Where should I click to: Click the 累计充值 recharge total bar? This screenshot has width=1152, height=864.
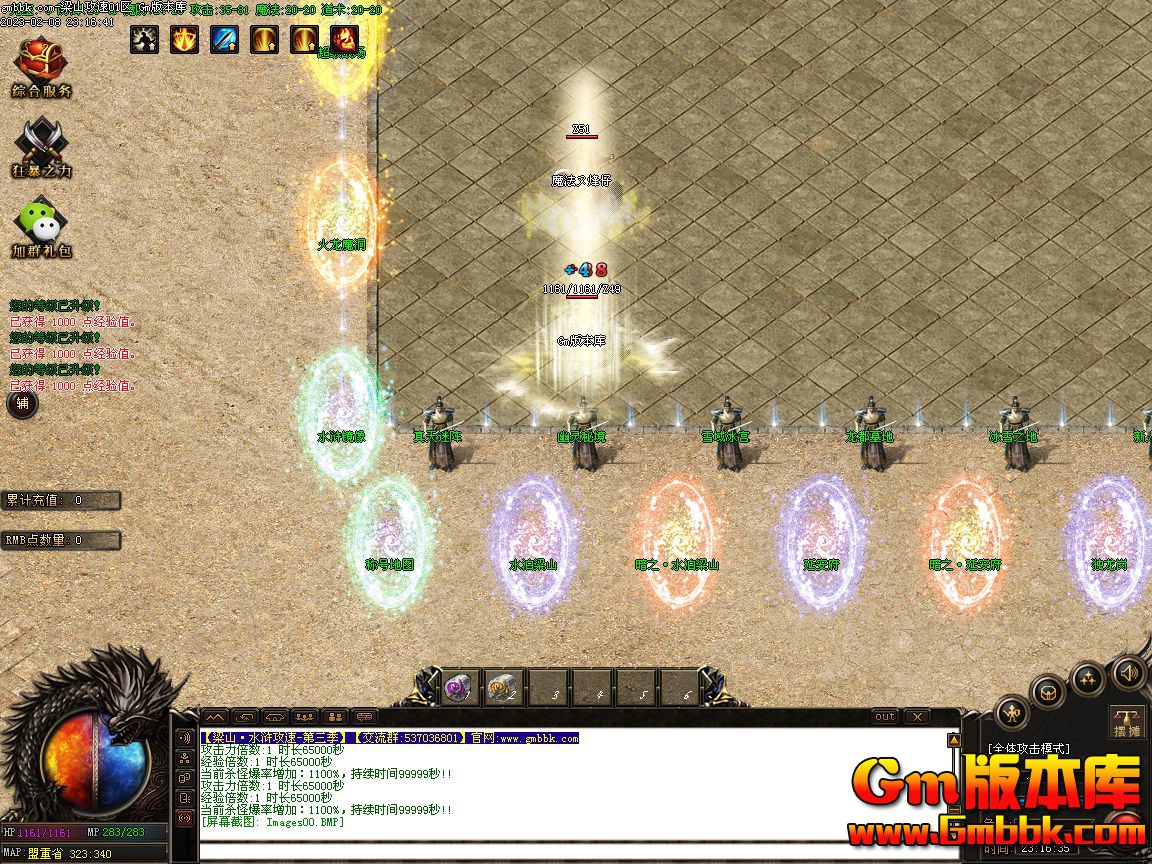60,500
